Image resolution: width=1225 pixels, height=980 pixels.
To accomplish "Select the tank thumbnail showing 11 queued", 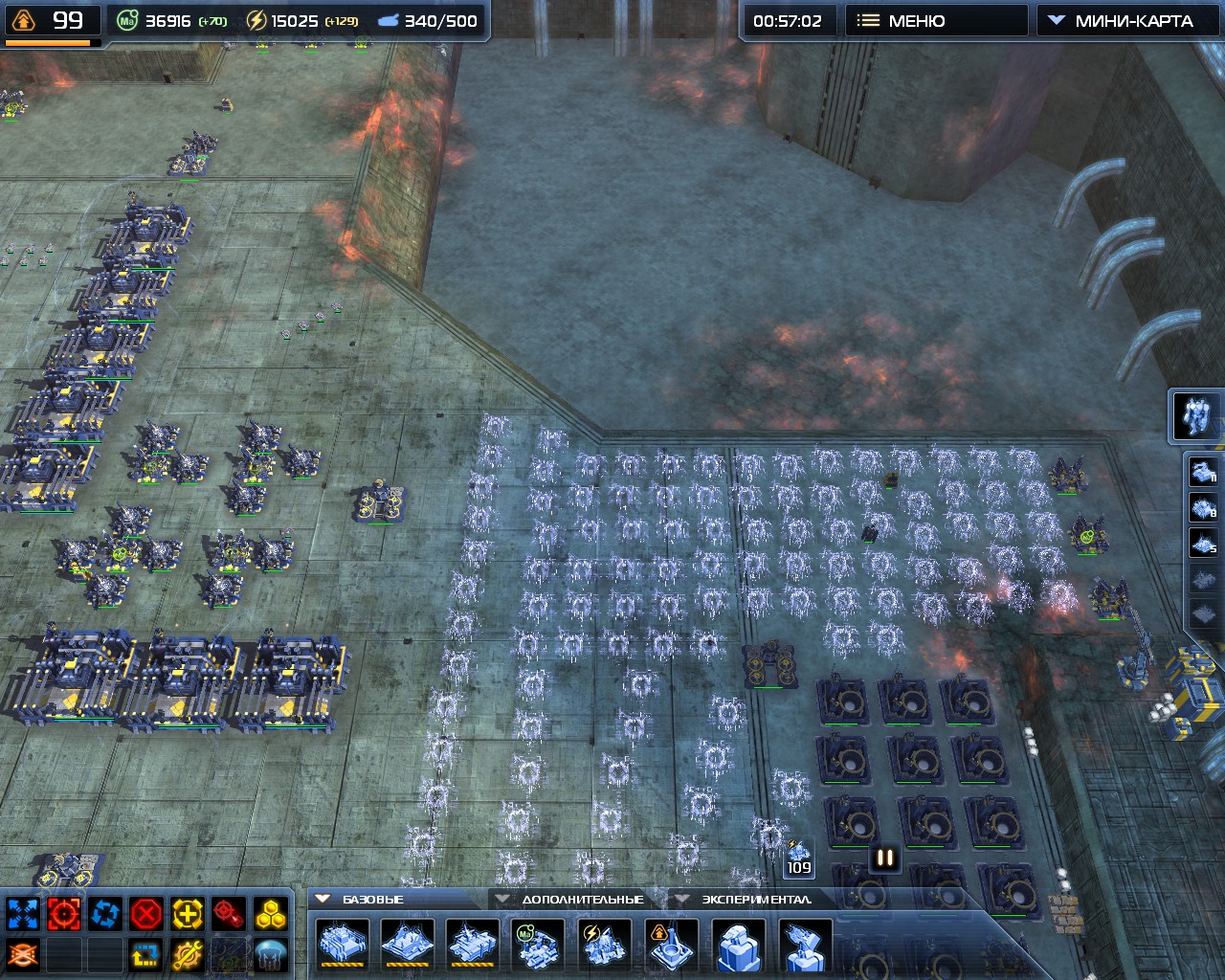I will pos(1204,471).
